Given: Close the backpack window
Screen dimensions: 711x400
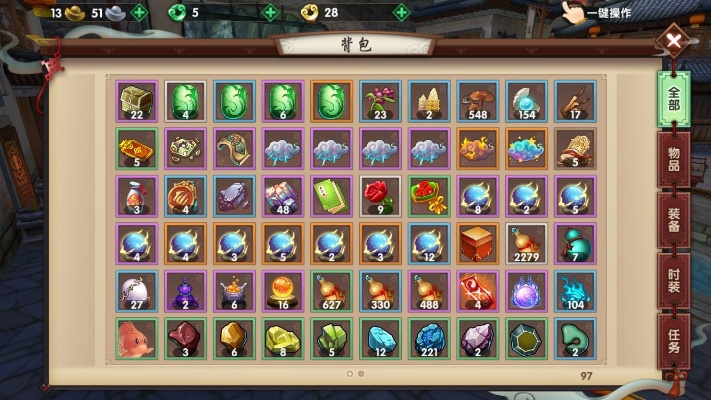Looking at the screenshot, I should tap(675, 42).
